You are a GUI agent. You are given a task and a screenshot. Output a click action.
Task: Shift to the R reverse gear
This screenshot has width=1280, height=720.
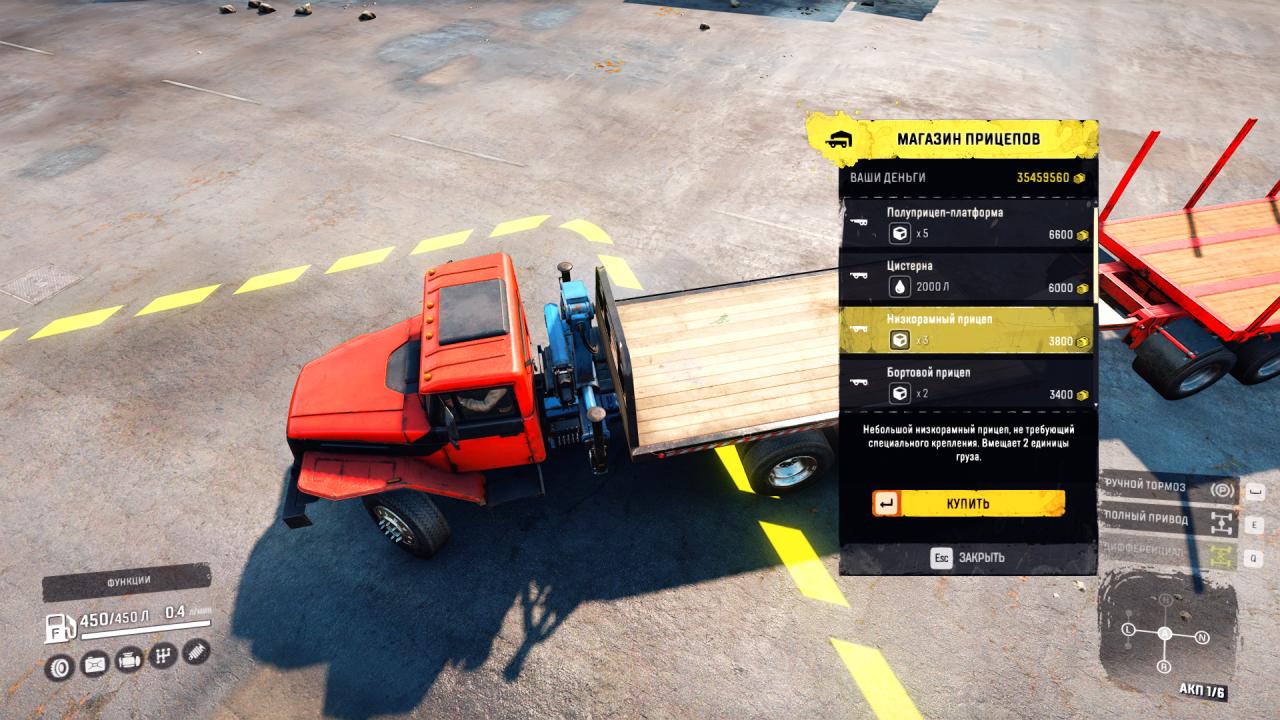[1163, 666]
